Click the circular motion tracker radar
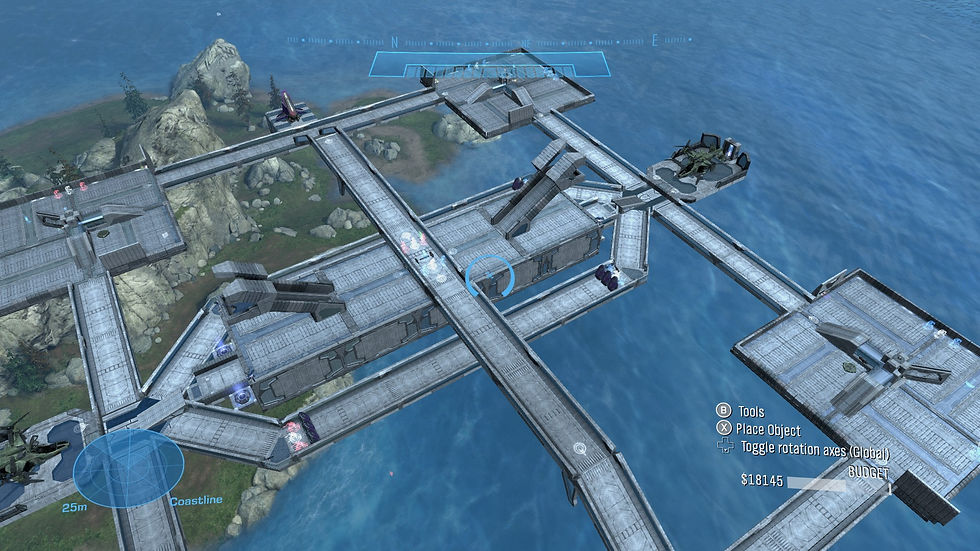This screenshot has height=551, width=980. 128,469
